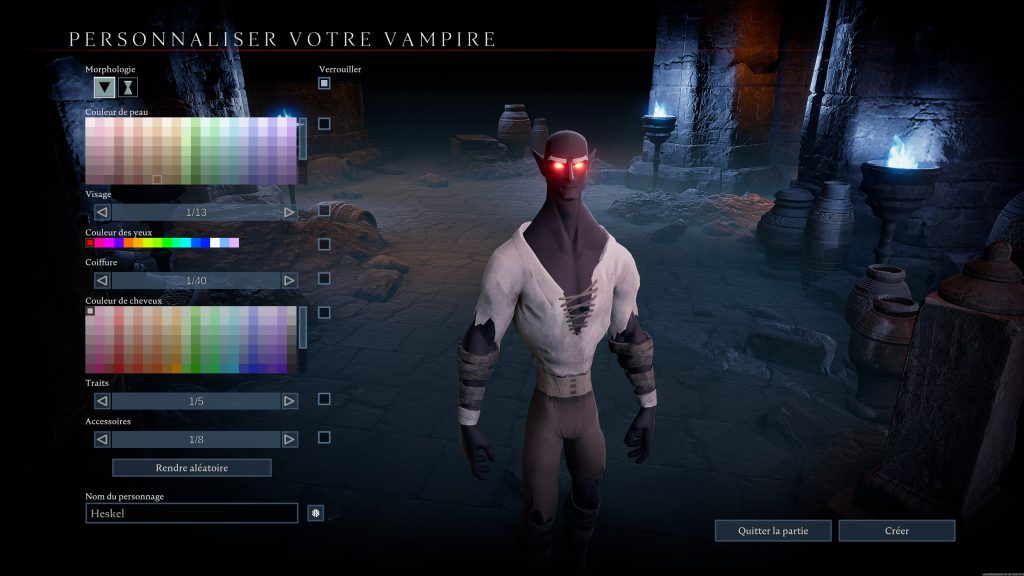Edit the character name field
The height and width of the screenshot is (576, 1024).
191,513
